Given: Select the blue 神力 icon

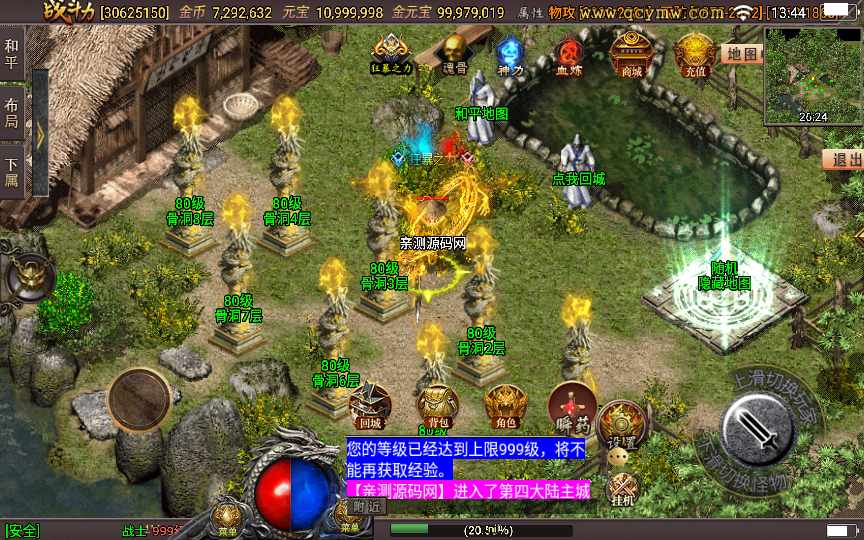Looking at the screenshot, I should click(511, 53).
